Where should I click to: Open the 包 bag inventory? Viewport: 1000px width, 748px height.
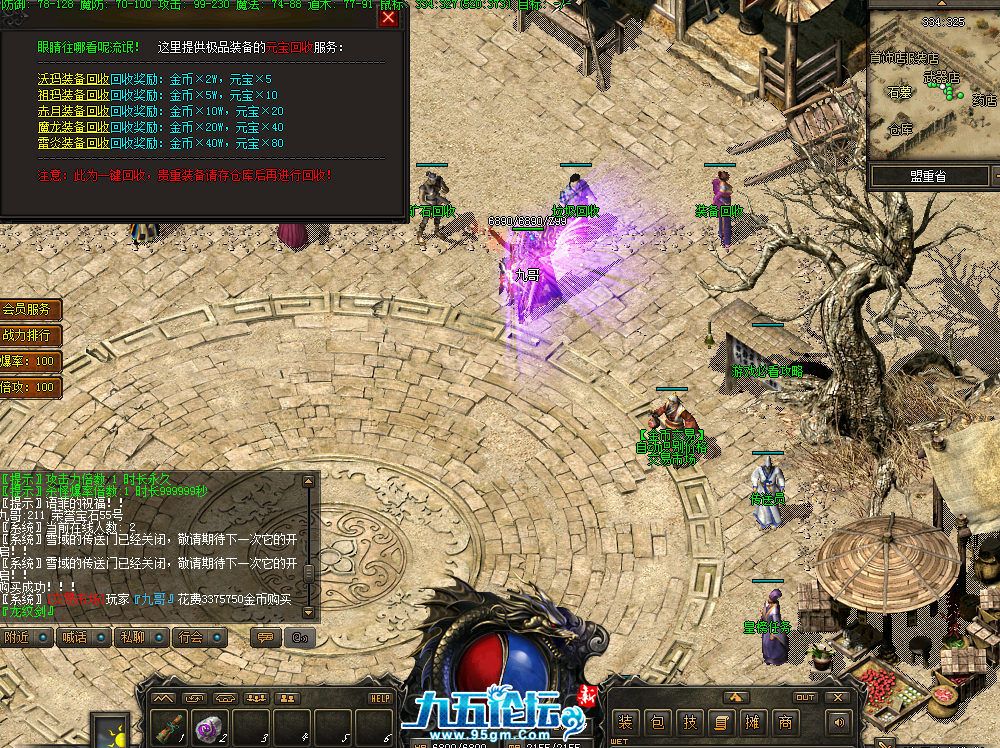pos(657,722)
